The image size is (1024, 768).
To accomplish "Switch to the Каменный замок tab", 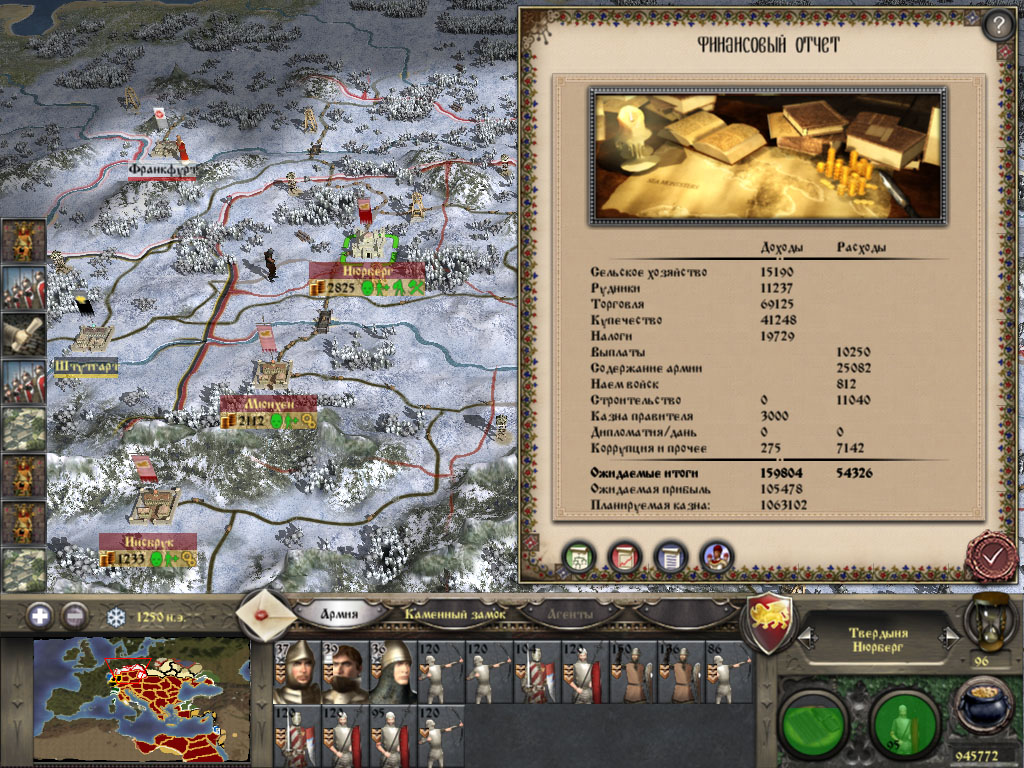I will [455, 614].
